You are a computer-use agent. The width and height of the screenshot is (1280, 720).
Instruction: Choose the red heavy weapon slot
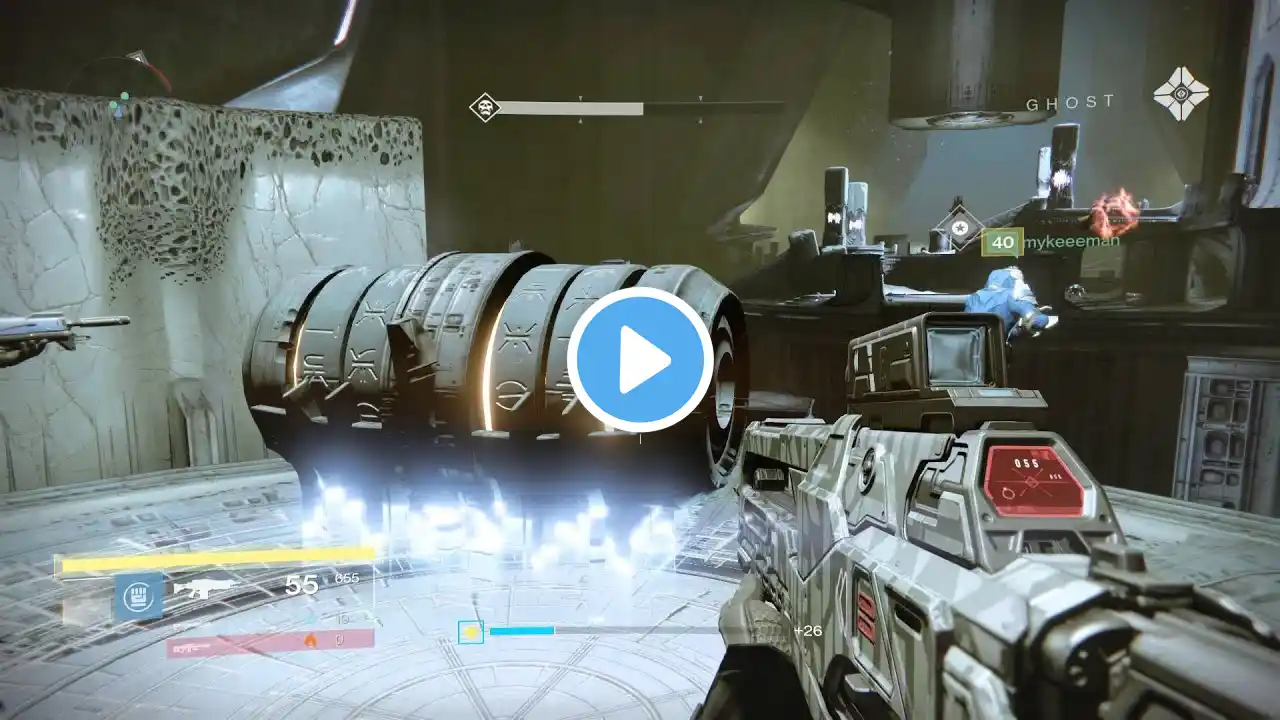click(x=270, y=640)
